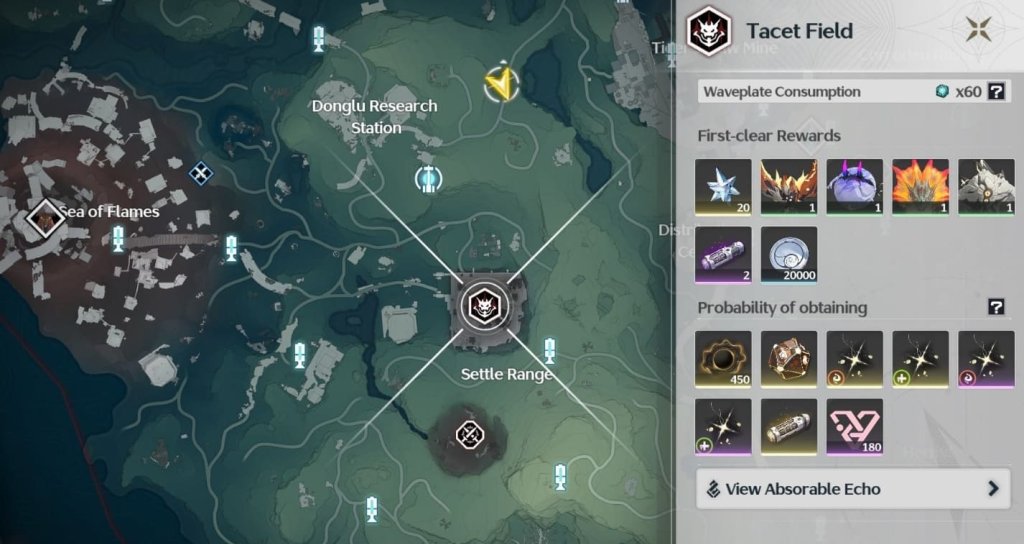Click the crossed-swords marker south of Settle Range
The height and width of the screenshot is (544, 1024).
tap(469, 434)
